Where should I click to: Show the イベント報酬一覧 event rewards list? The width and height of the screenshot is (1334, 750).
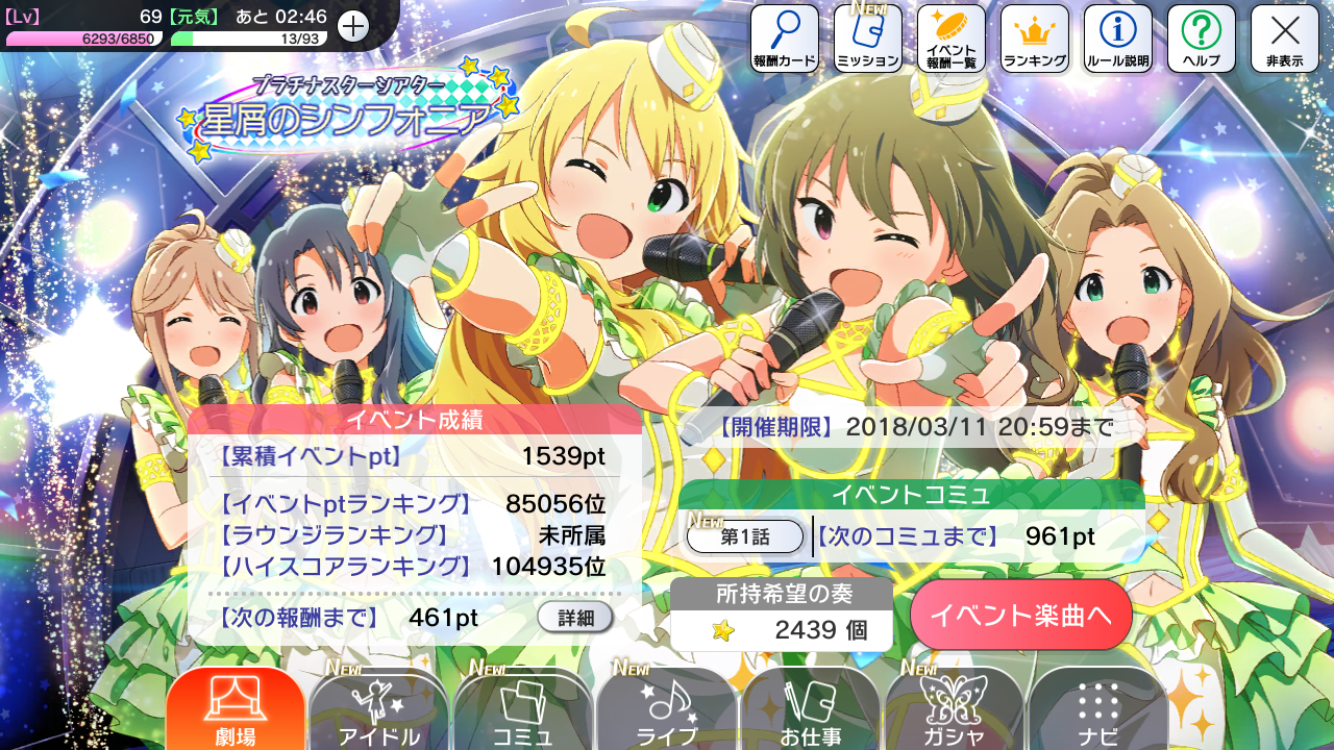951,38
